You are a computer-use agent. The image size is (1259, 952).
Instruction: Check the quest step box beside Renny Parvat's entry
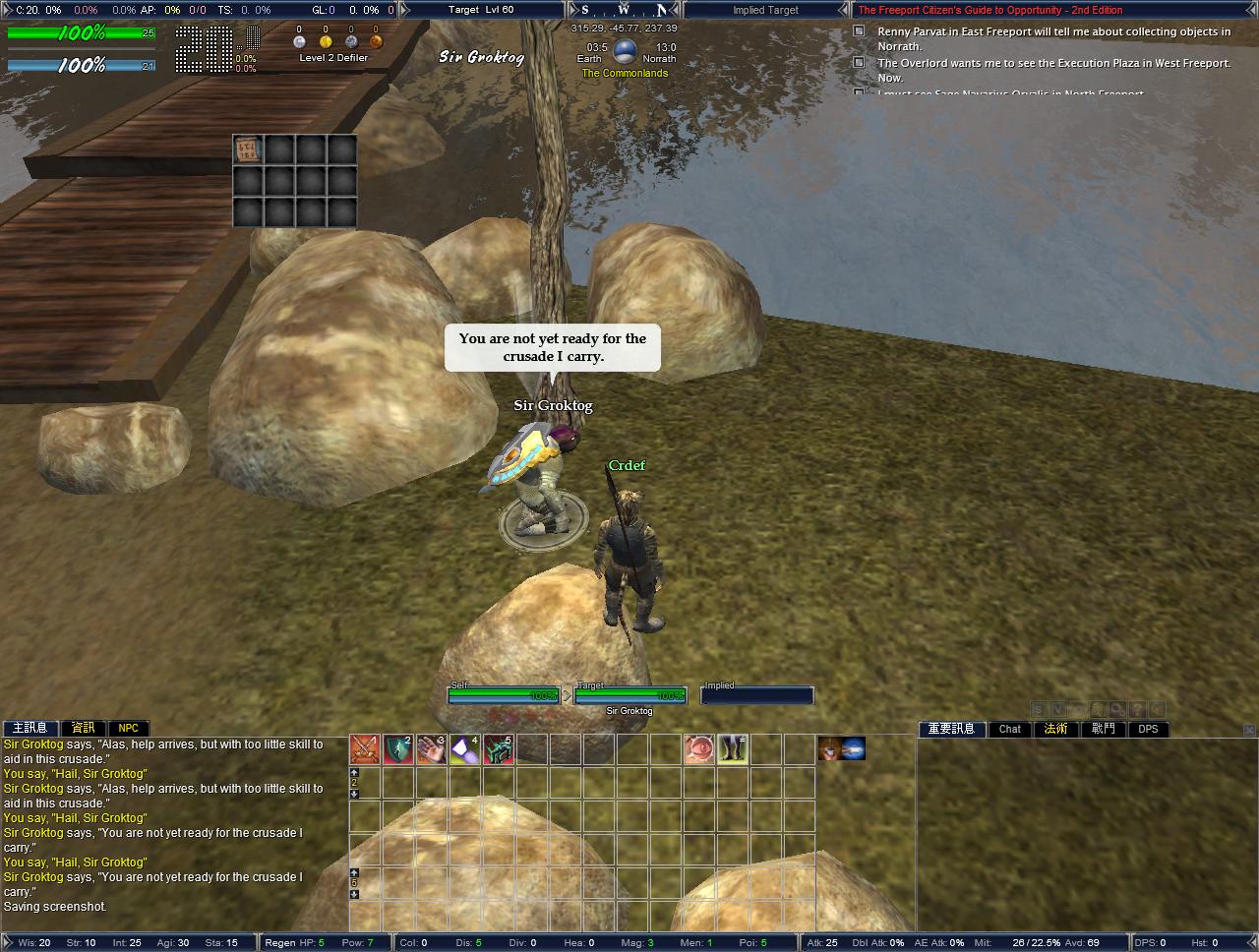coord(857,30)
